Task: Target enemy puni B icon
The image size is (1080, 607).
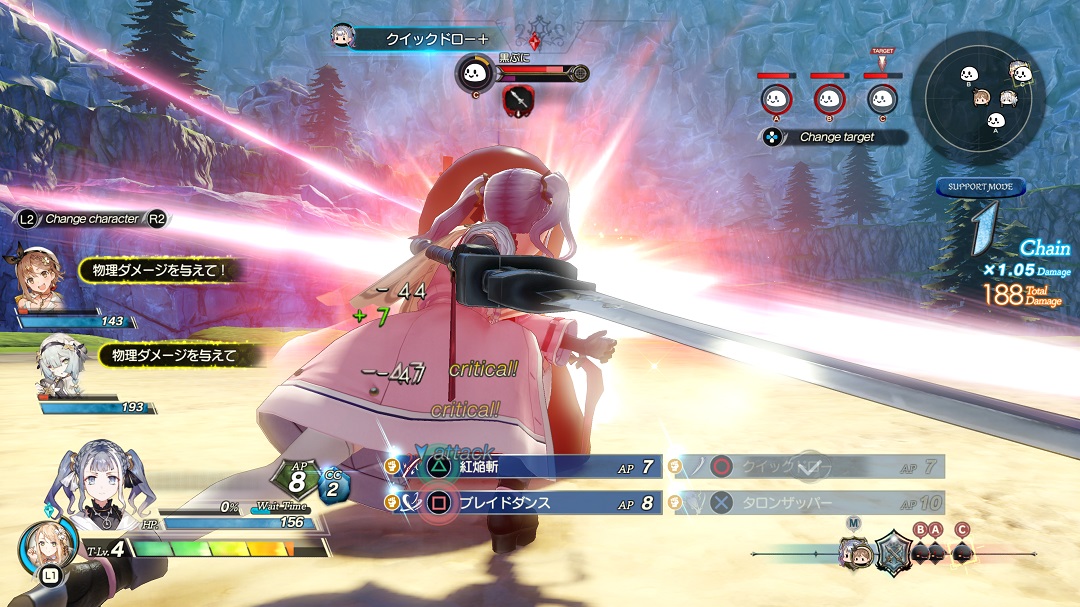Action: point(828,98)
